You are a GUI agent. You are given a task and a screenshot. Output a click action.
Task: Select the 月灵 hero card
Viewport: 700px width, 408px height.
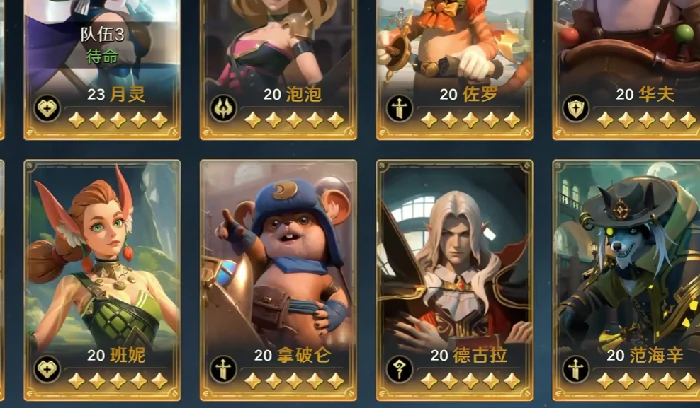(102, 60)
